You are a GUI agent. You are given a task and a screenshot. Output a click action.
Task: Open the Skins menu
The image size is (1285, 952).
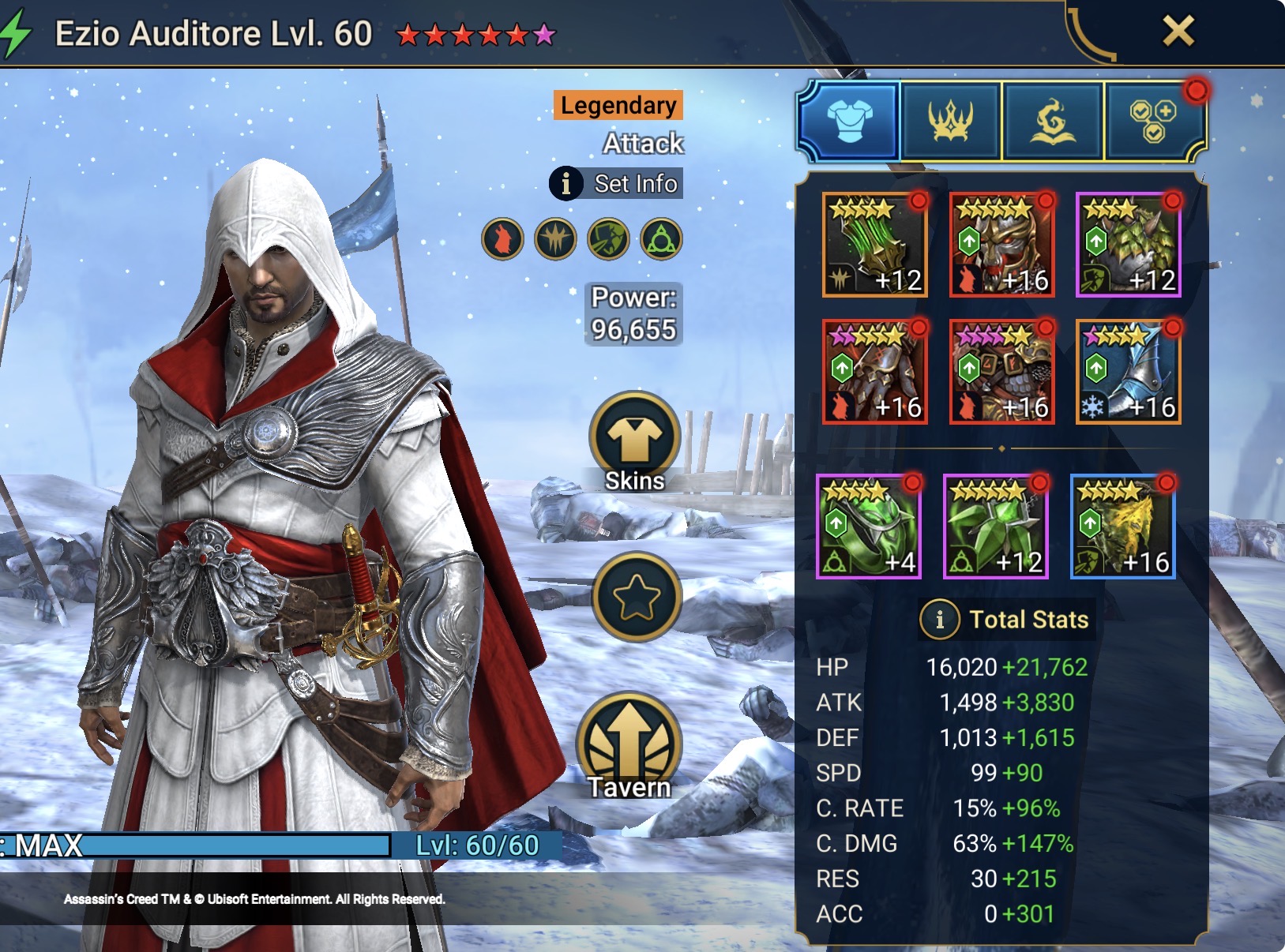pos(634,441)
